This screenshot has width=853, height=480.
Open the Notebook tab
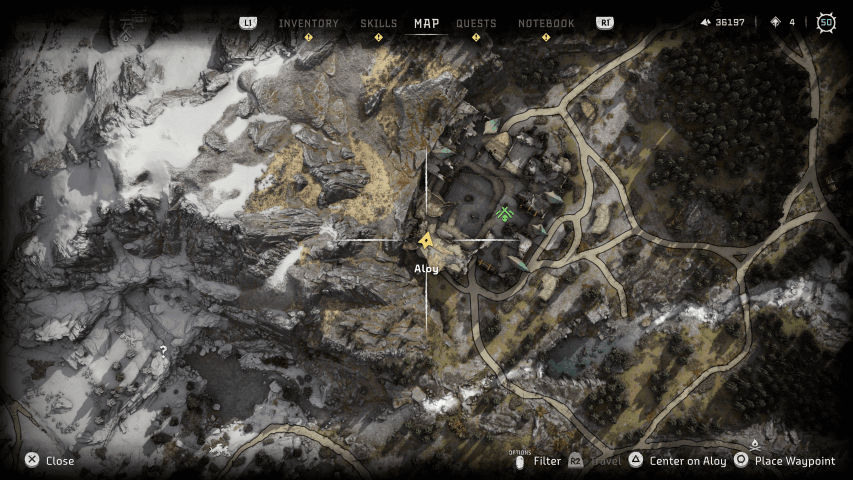click(546, 23)
